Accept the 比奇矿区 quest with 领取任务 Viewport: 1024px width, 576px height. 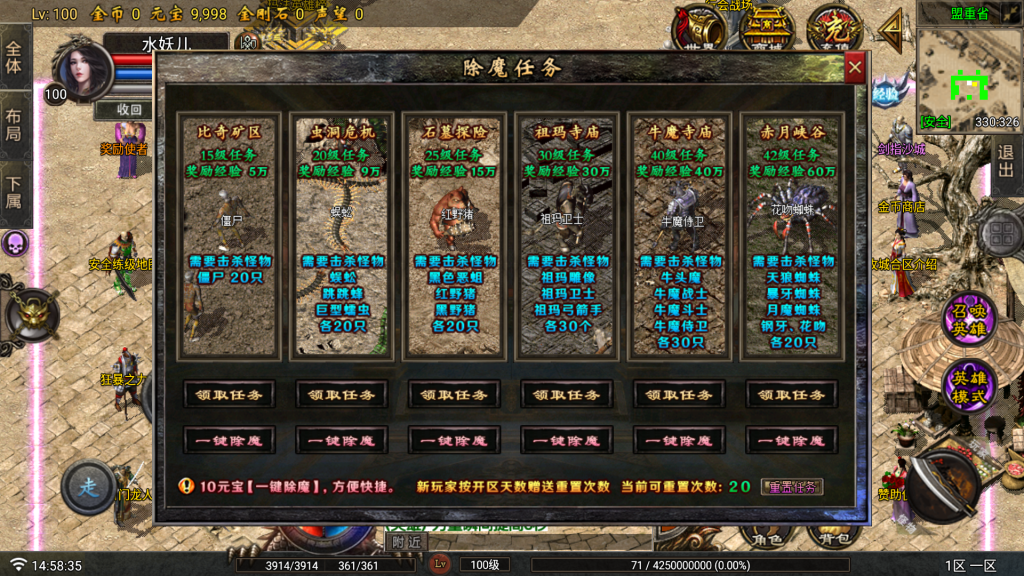click(x=229, y=394)
